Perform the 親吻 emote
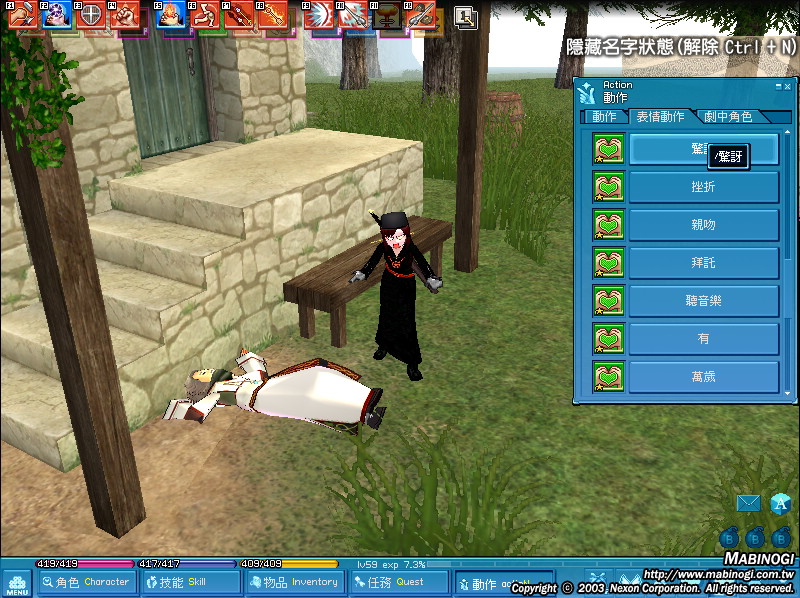 coord(703,225)
